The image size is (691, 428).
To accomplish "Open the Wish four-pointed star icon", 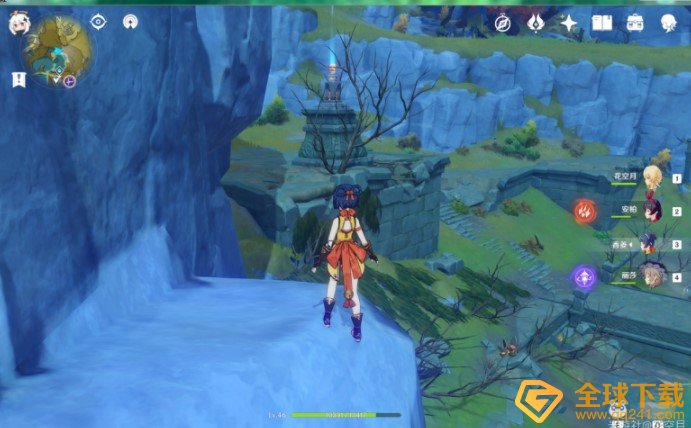I will click(569, 23).
